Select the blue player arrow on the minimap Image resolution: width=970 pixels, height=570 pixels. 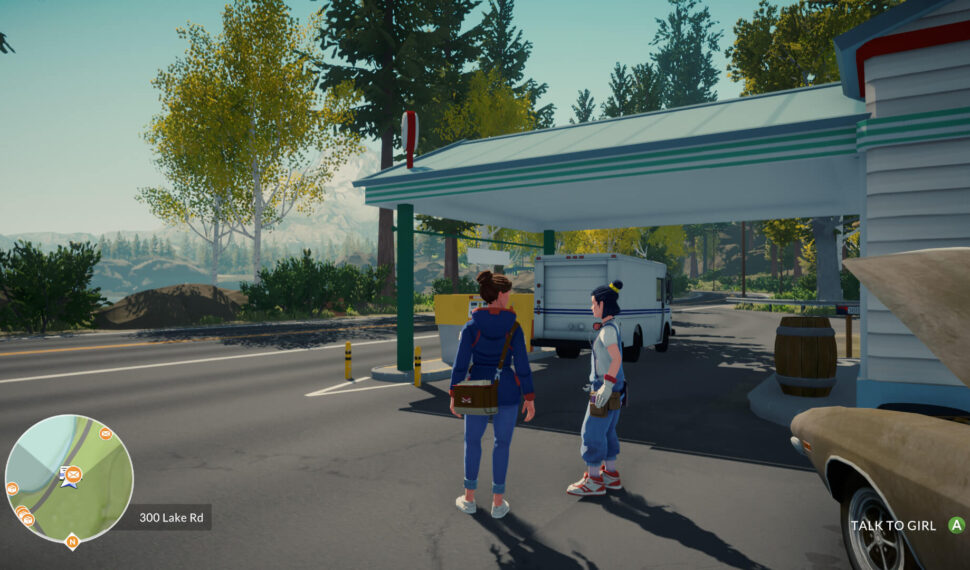tap(67, 482)
